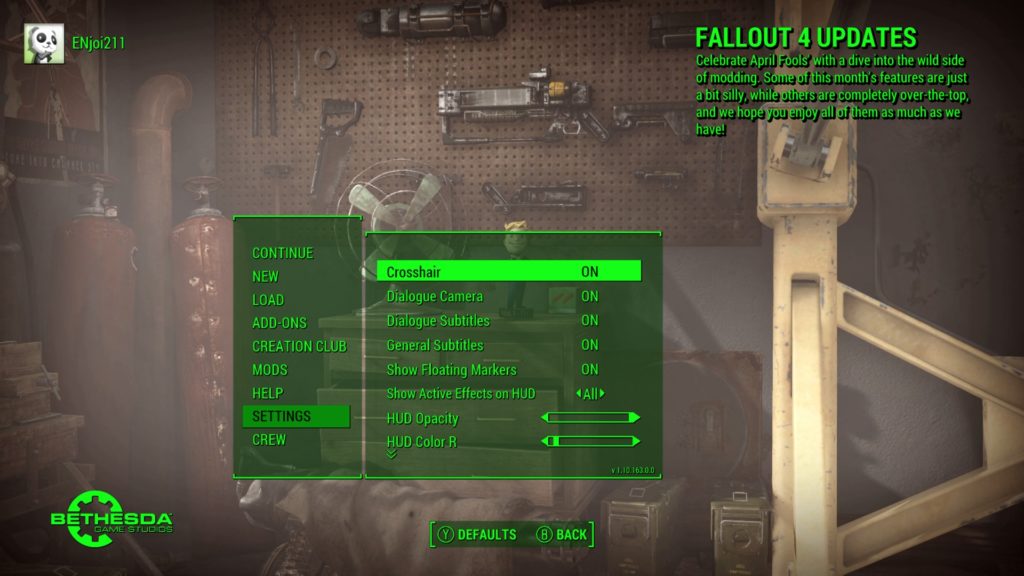Open CREATION CLUB
The height and width of the screenshot is (576, 1024).
coord(299,346)
